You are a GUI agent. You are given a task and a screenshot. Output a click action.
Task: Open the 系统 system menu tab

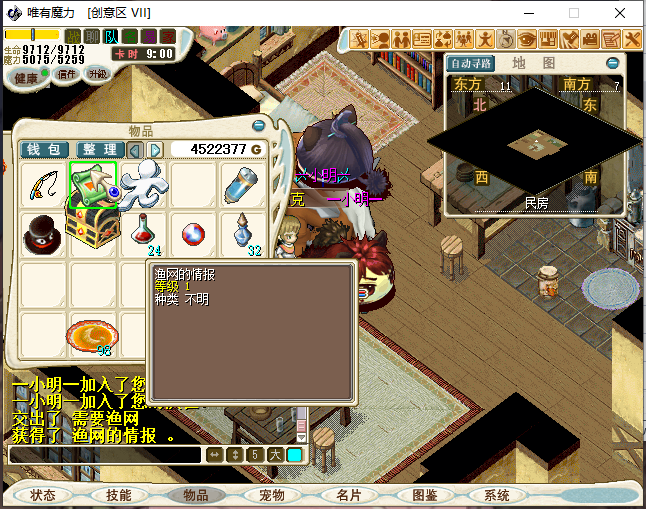pos(496,495)
